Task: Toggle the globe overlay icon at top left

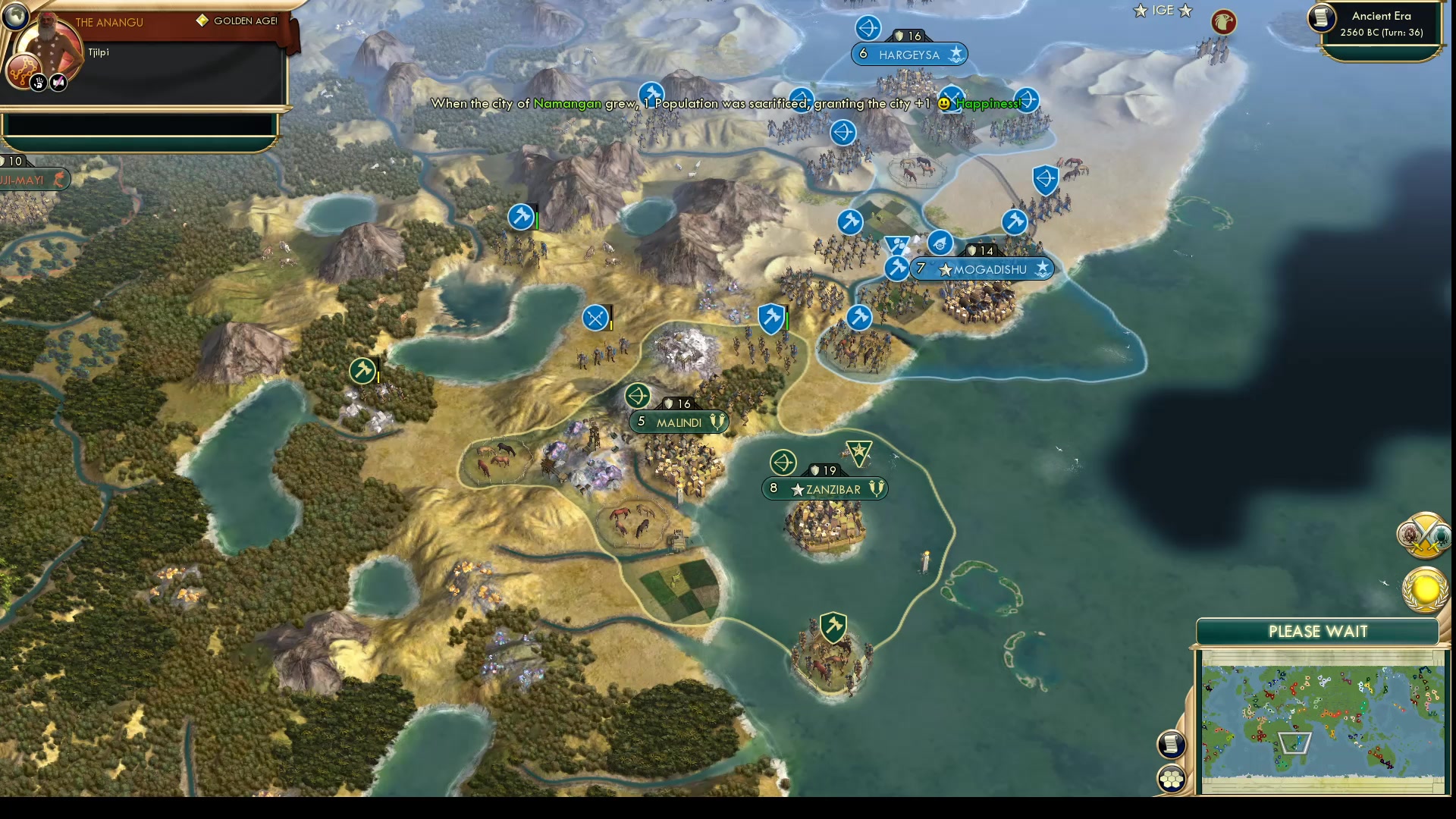Action: tap(15, 16)
